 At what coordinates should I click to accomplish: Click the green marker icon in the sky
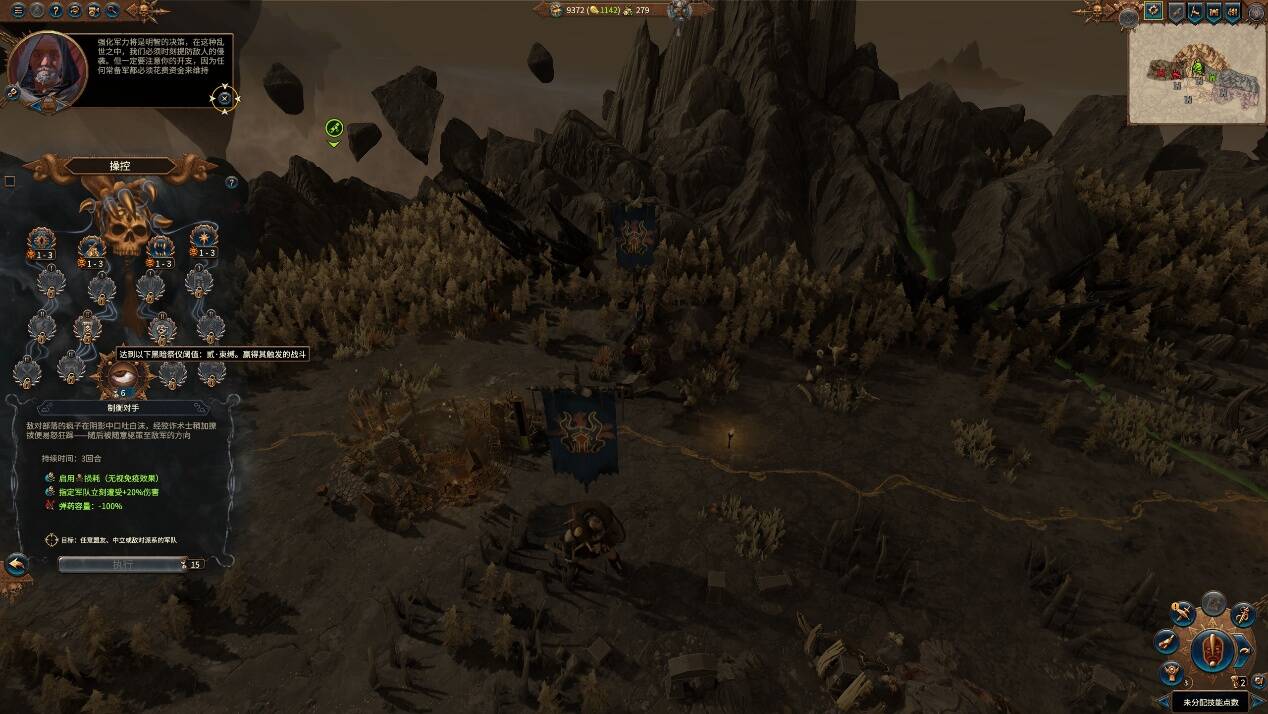tap(334, 128)
